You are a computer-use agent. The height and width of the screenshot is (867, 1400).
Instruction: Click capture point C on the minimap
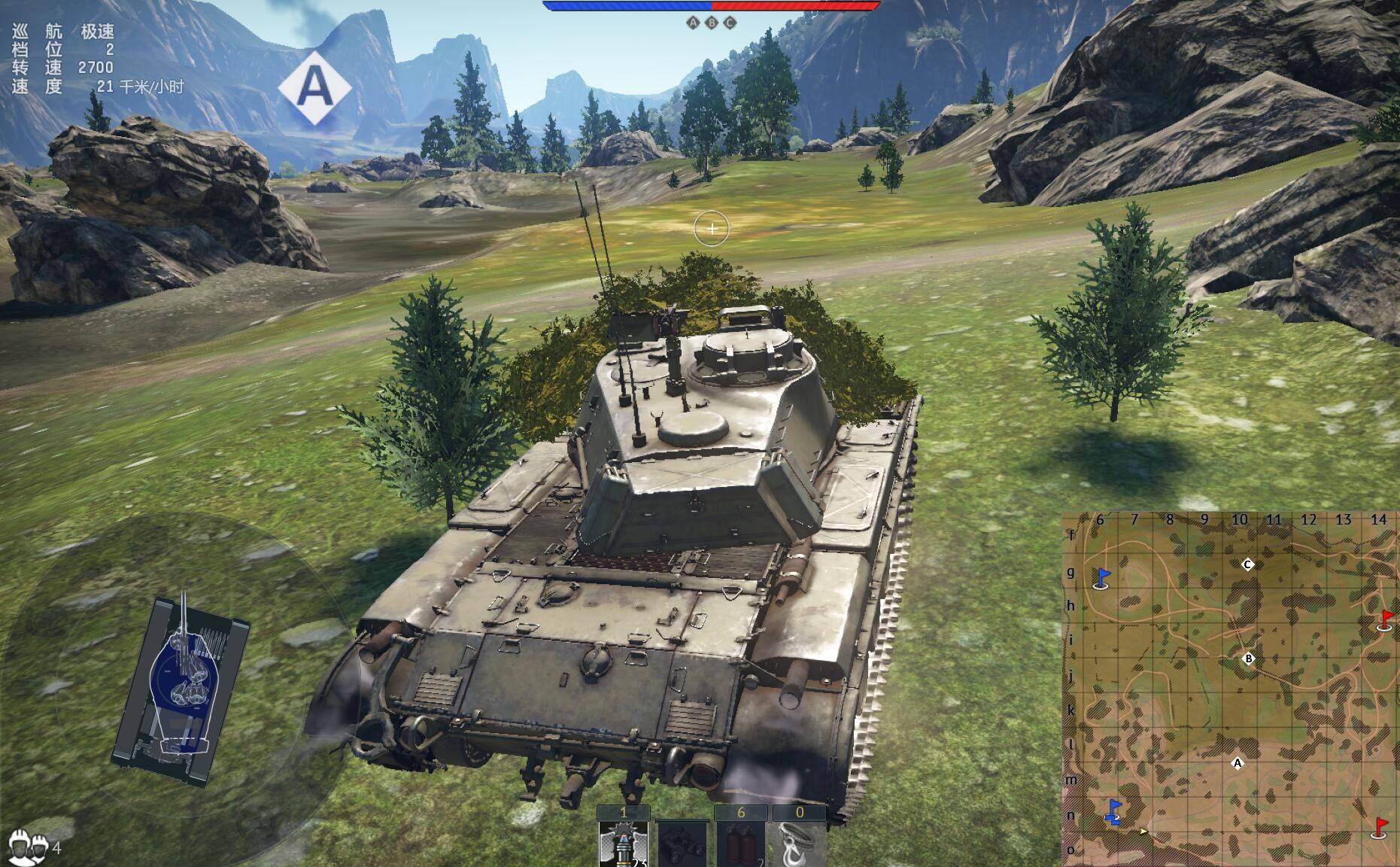1247,564
